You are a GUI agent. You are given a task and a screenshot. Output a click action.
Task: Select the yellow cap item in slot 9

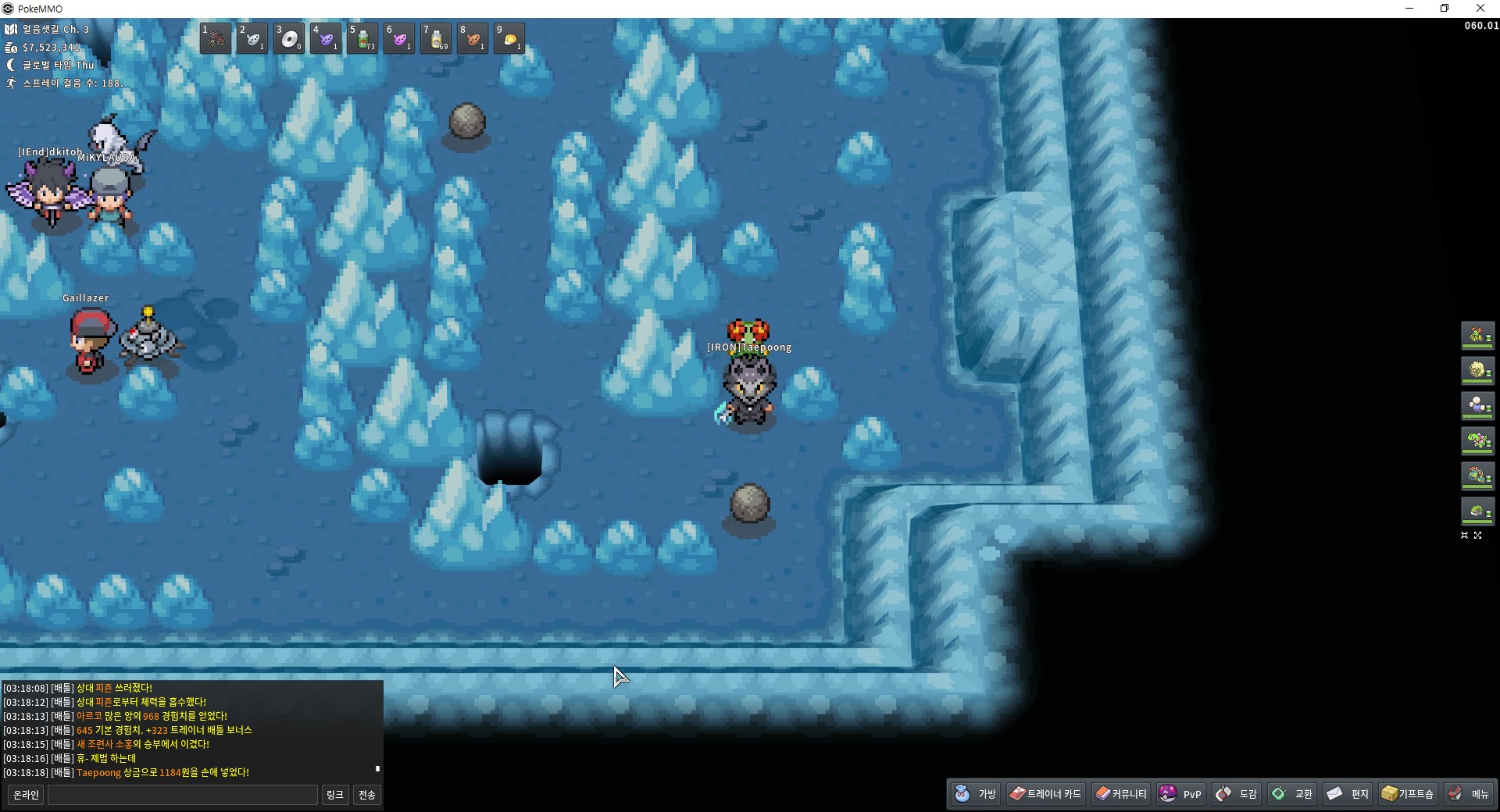click(509, 38)
